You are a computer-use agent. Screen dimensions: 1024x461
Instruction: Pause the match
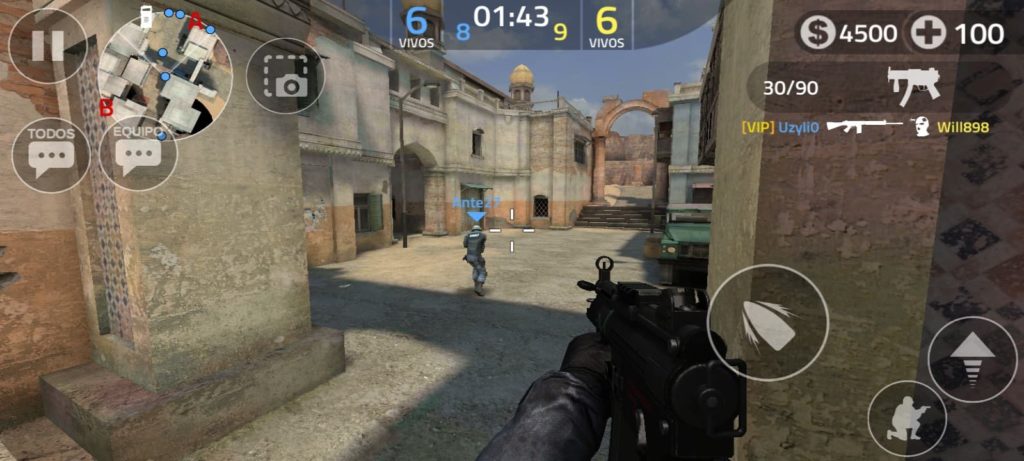point(47,46)
